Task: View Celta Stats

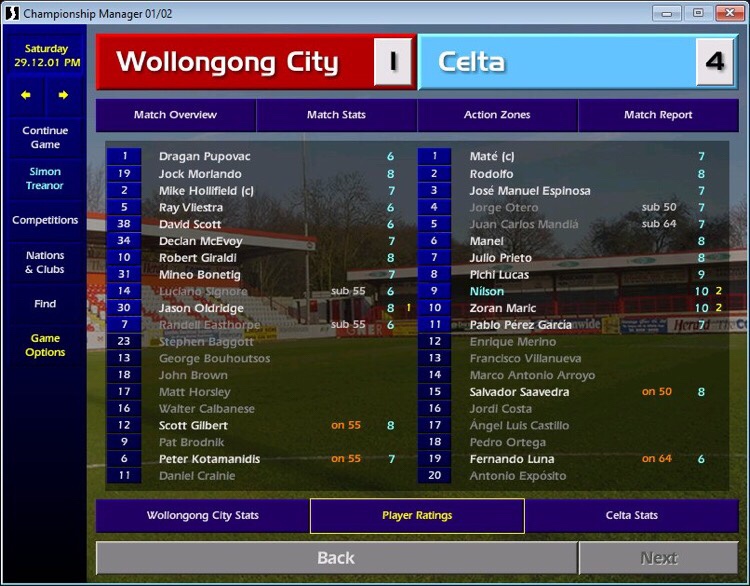Action: pos(632,516)
